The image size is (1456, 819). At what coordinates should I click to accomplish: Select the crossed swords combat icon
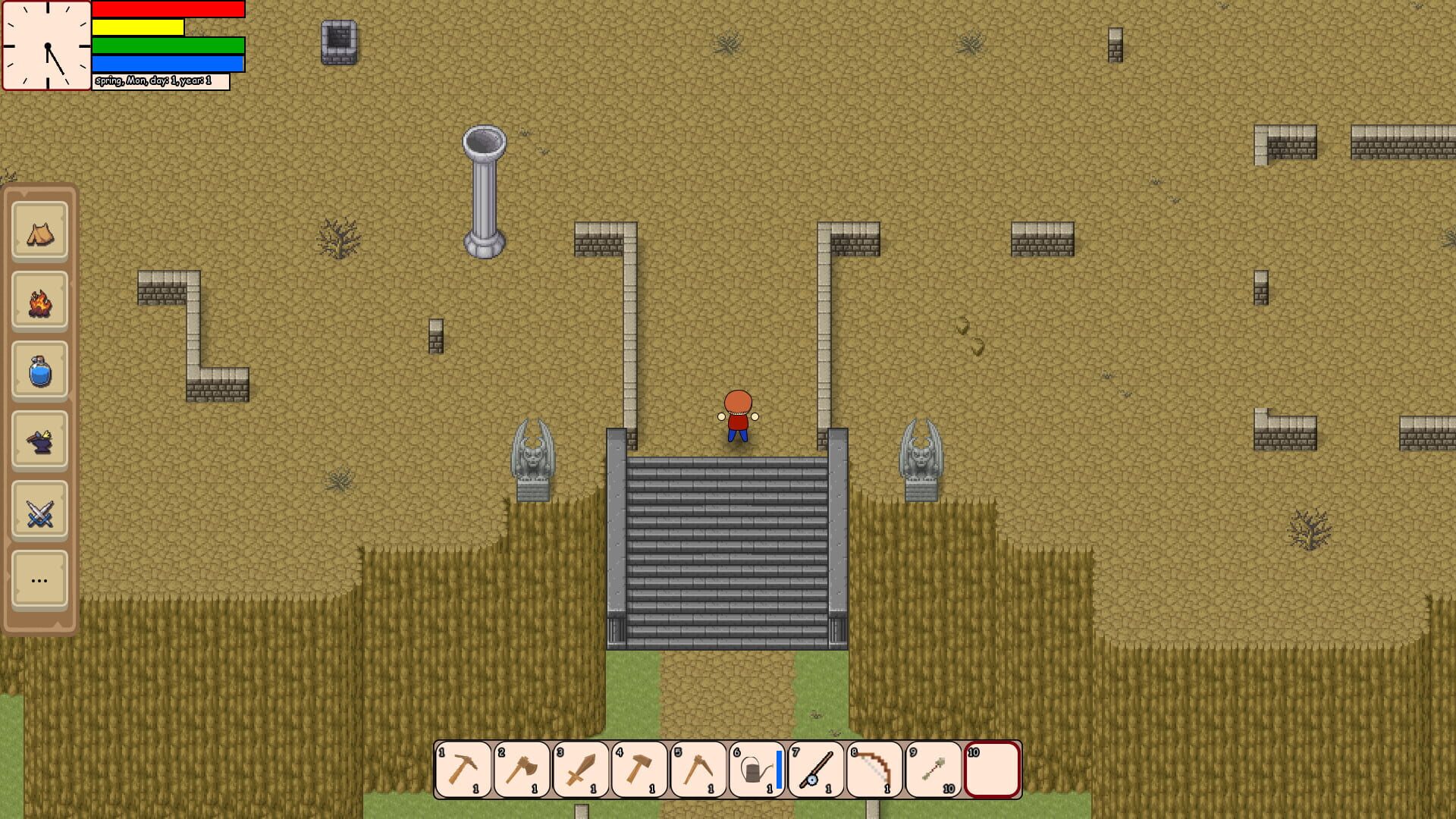(x=39, y=510)
